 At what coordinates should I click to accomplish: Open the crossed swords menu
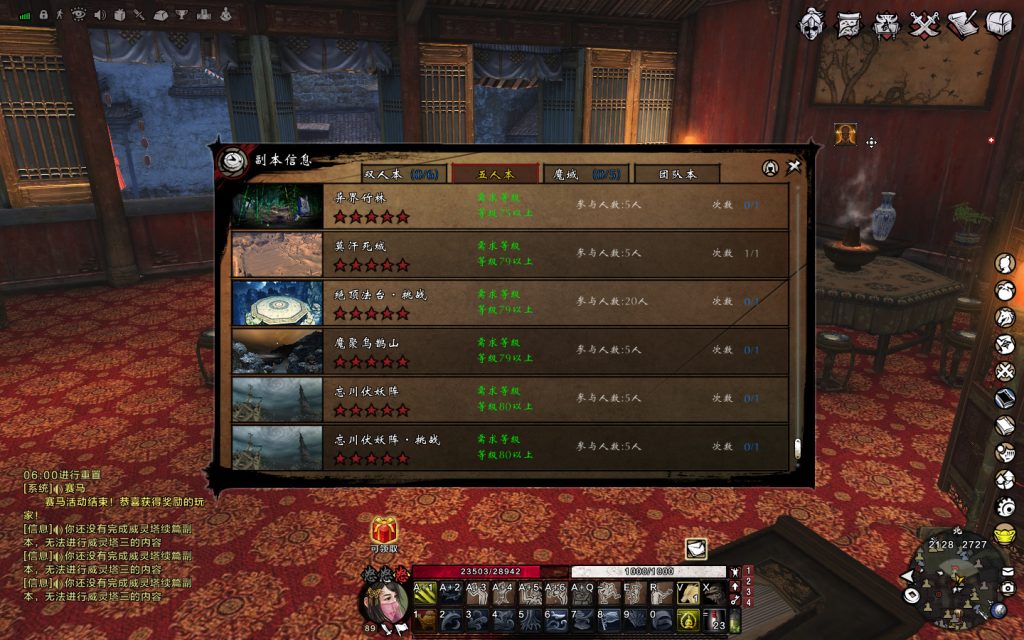(x=924, y=23)
